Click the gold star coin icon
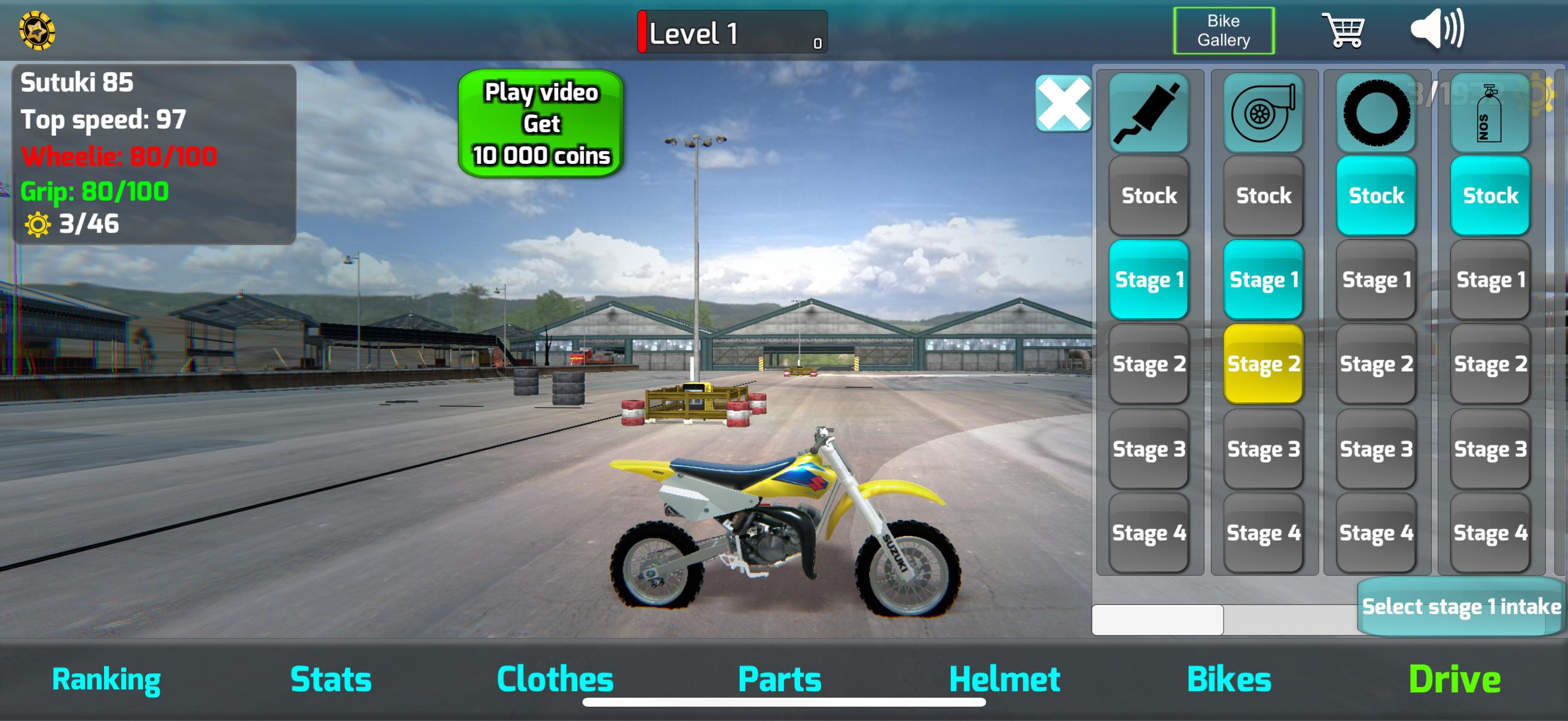The height and width of the screenshot is (721, 1568). 37,30
